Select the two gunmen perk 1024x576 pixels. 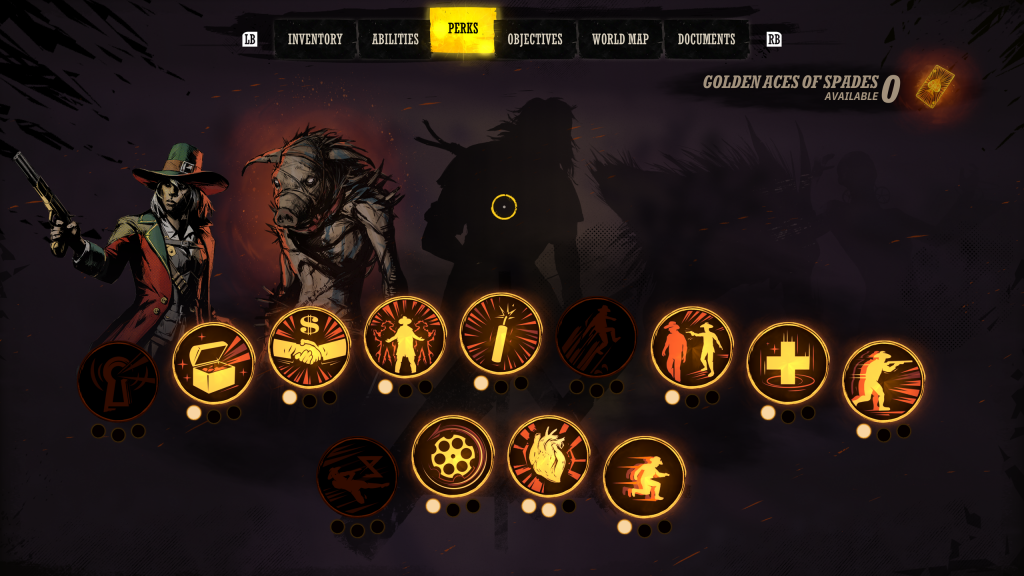(x=692, y=347)
